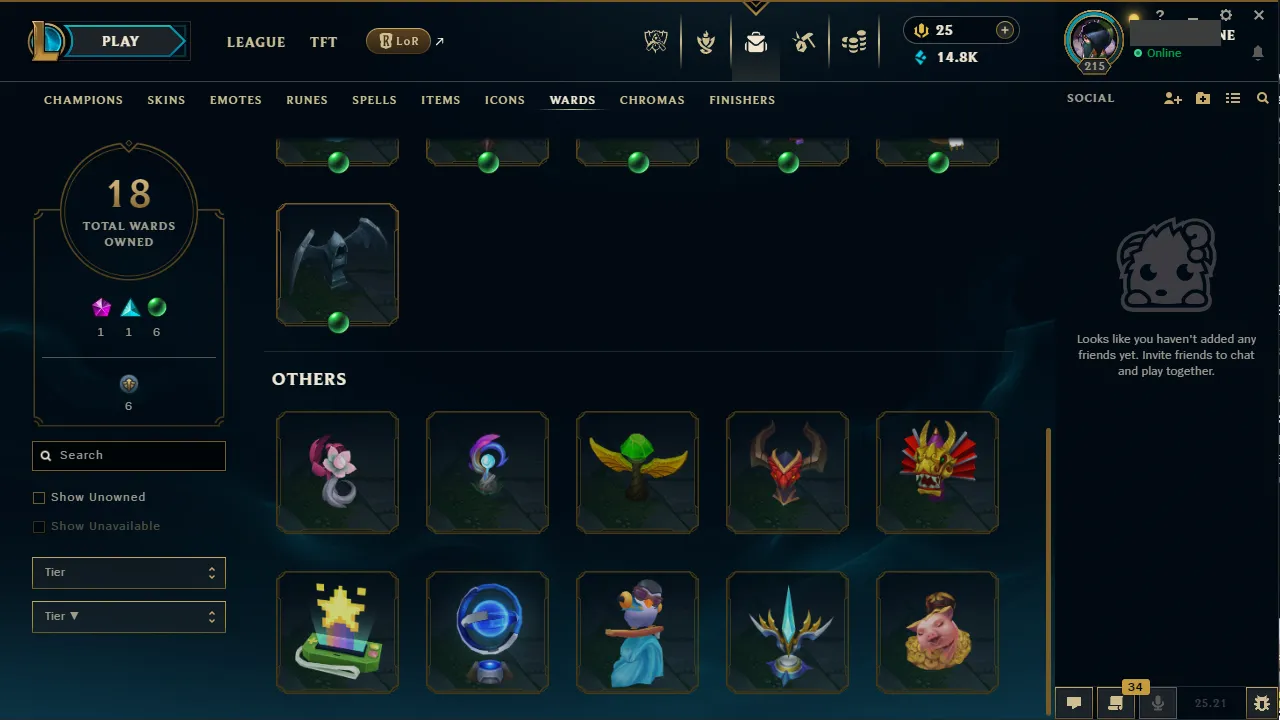Open the journal icon with 34 notification badge
This screenshot has height=720, width=1280.
point(1114,702)
